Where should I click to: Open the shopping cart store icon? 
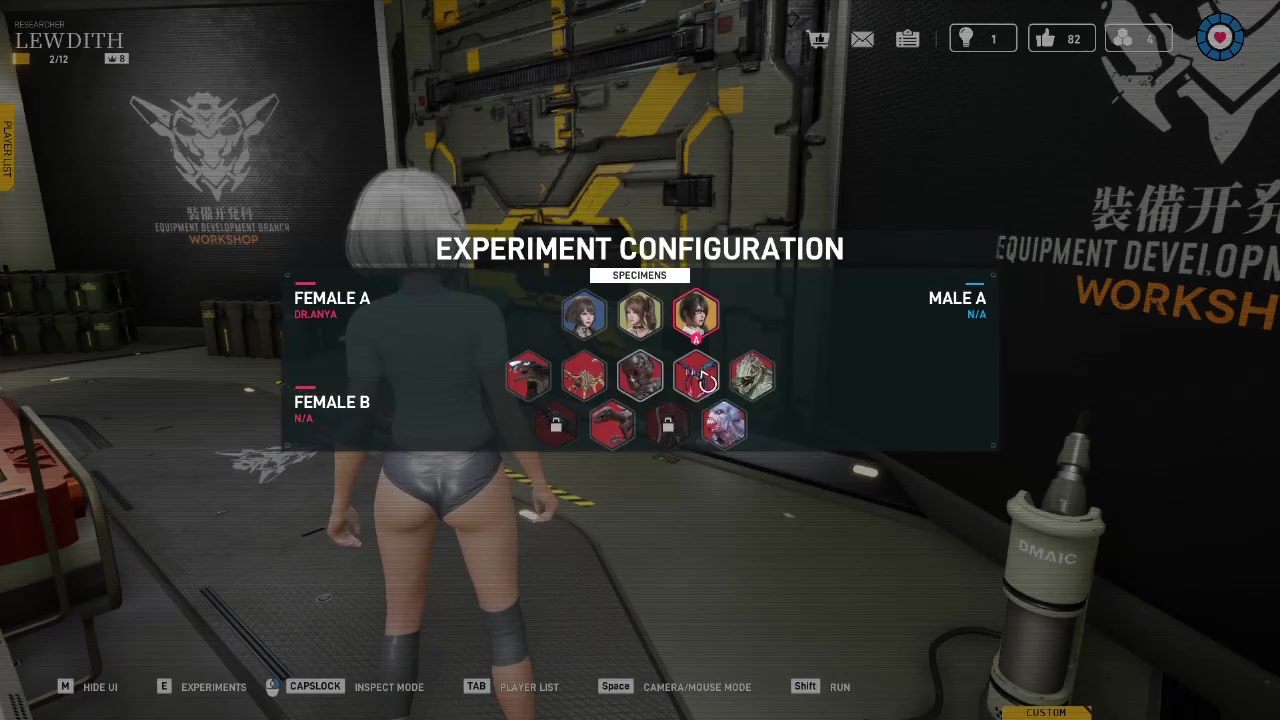[x=819, y=39]
